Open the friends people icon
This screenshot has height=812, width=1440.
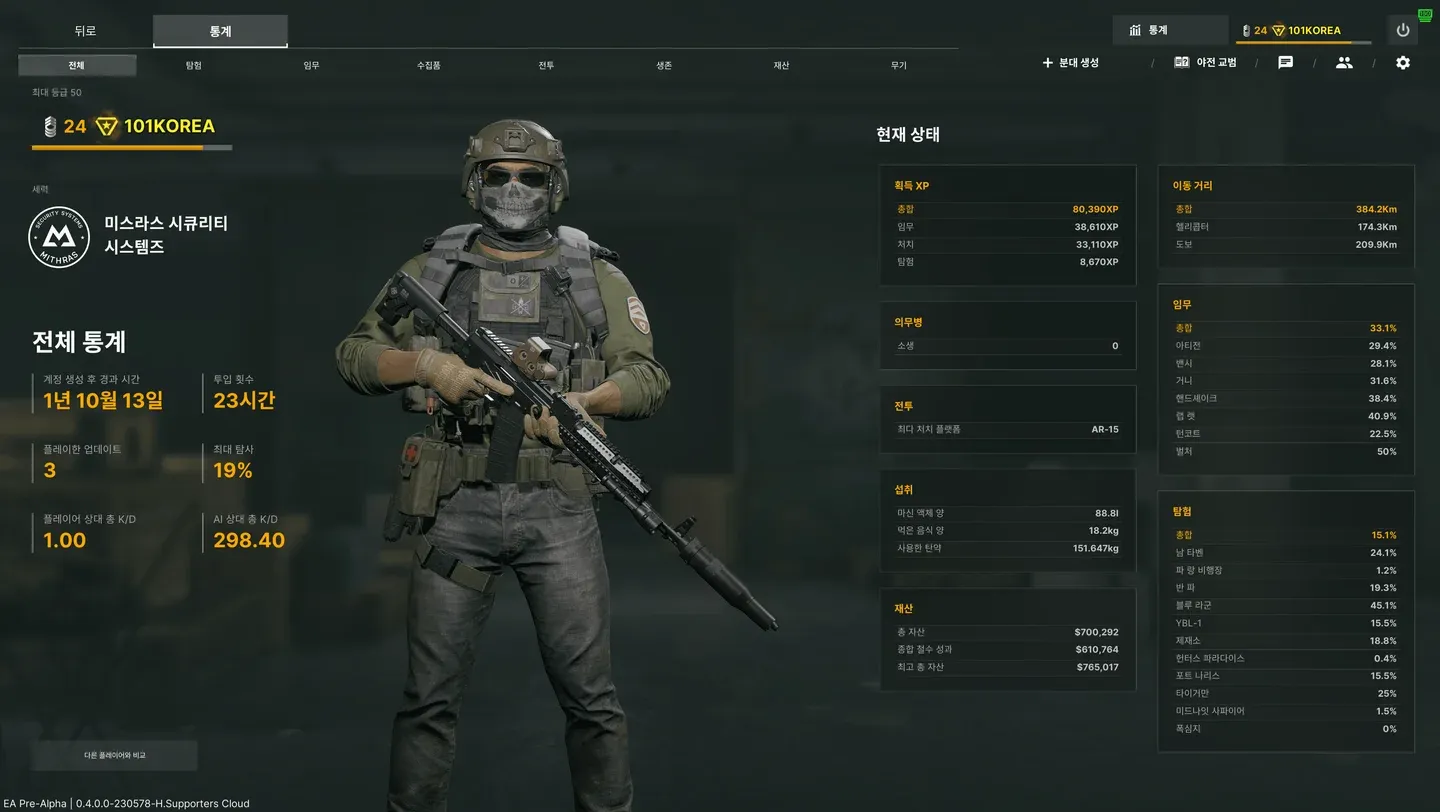1344,62
